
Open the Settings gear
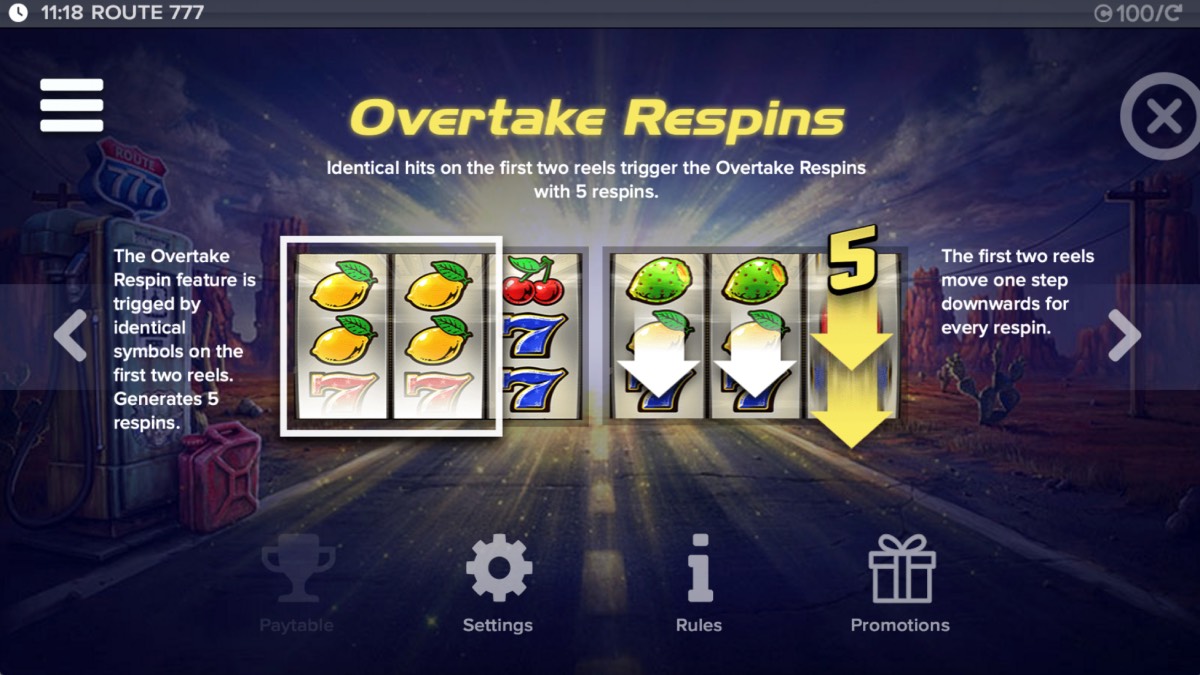(x=498, y=582)
